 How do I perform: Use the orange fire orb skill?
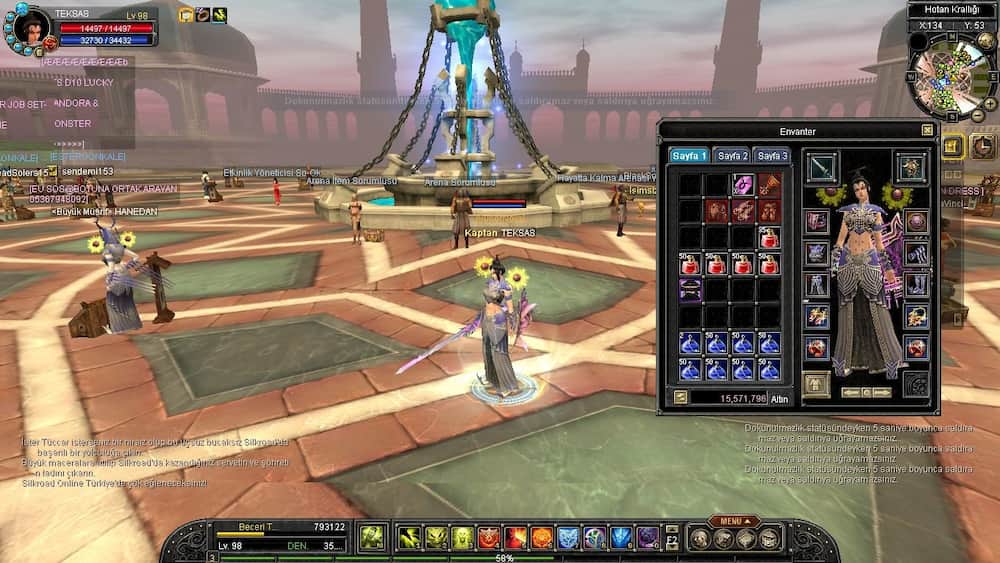click(541, 538)
